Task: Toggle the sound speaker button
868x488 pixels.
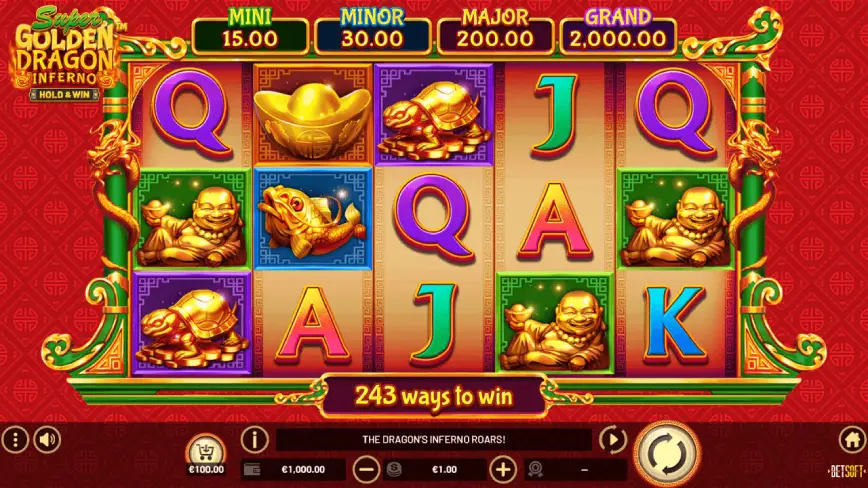Action: click(x=47, y=439)
